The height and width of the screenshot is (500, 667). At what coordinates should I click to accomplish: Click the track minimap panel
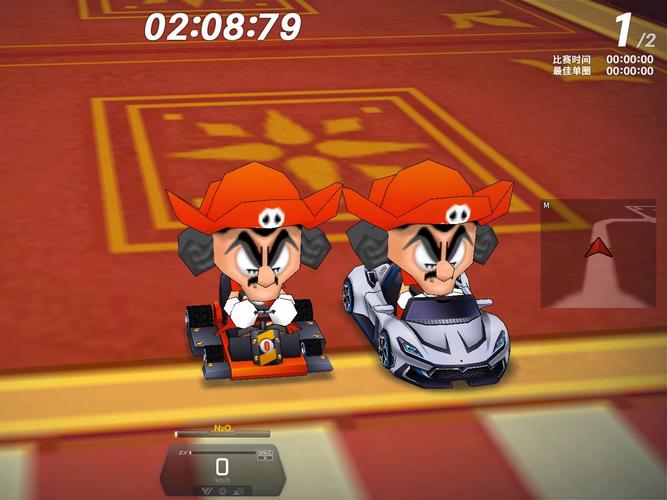click(x=598, y=254)
